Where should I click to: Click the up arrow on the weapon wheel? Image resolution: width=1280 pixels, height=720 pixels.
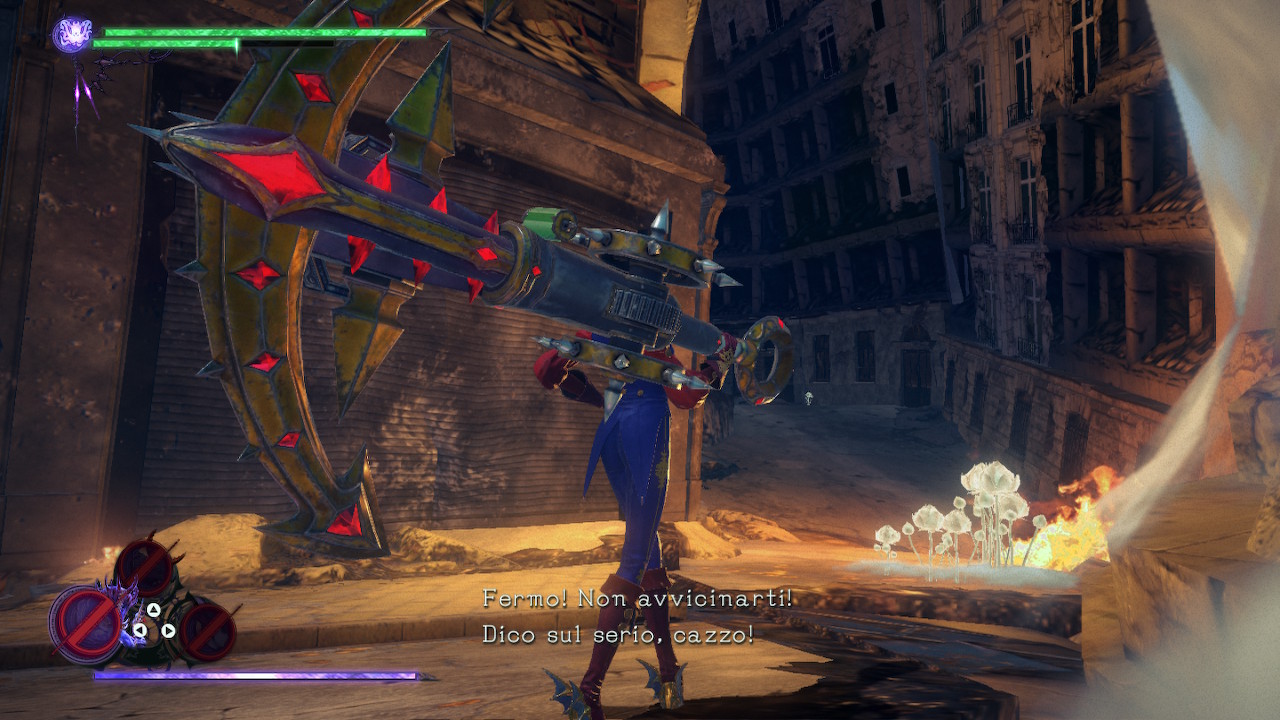[153, 608]
